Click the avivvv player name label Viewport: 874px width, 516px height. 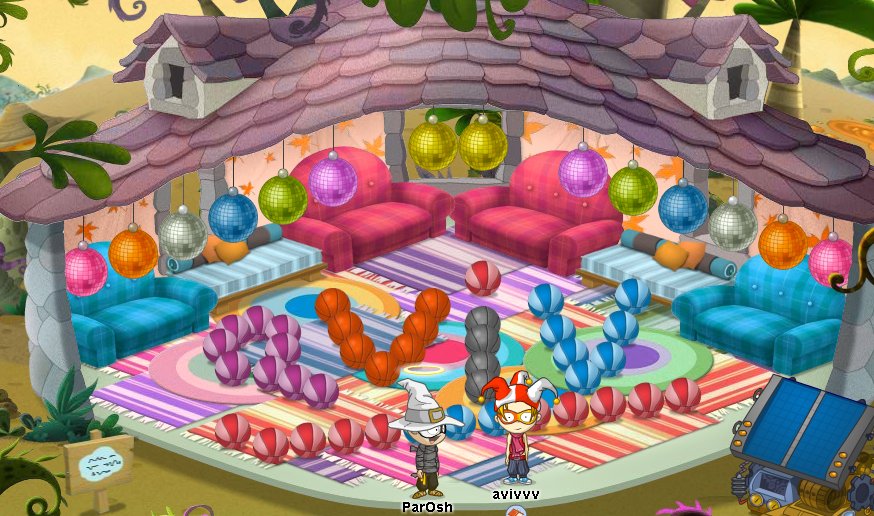(x=515, y=494)
